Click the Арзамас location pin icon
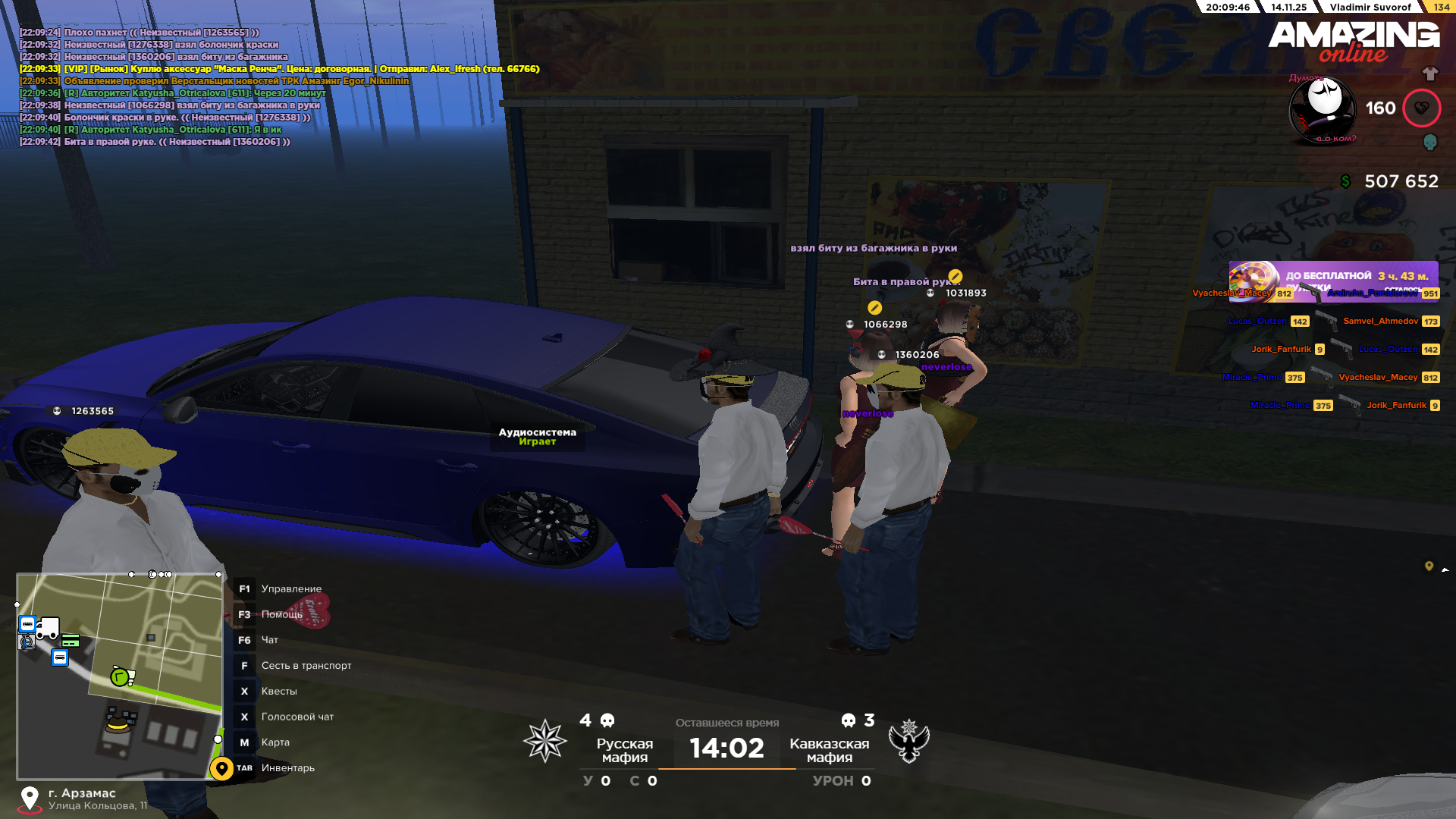 click(30, 799)
